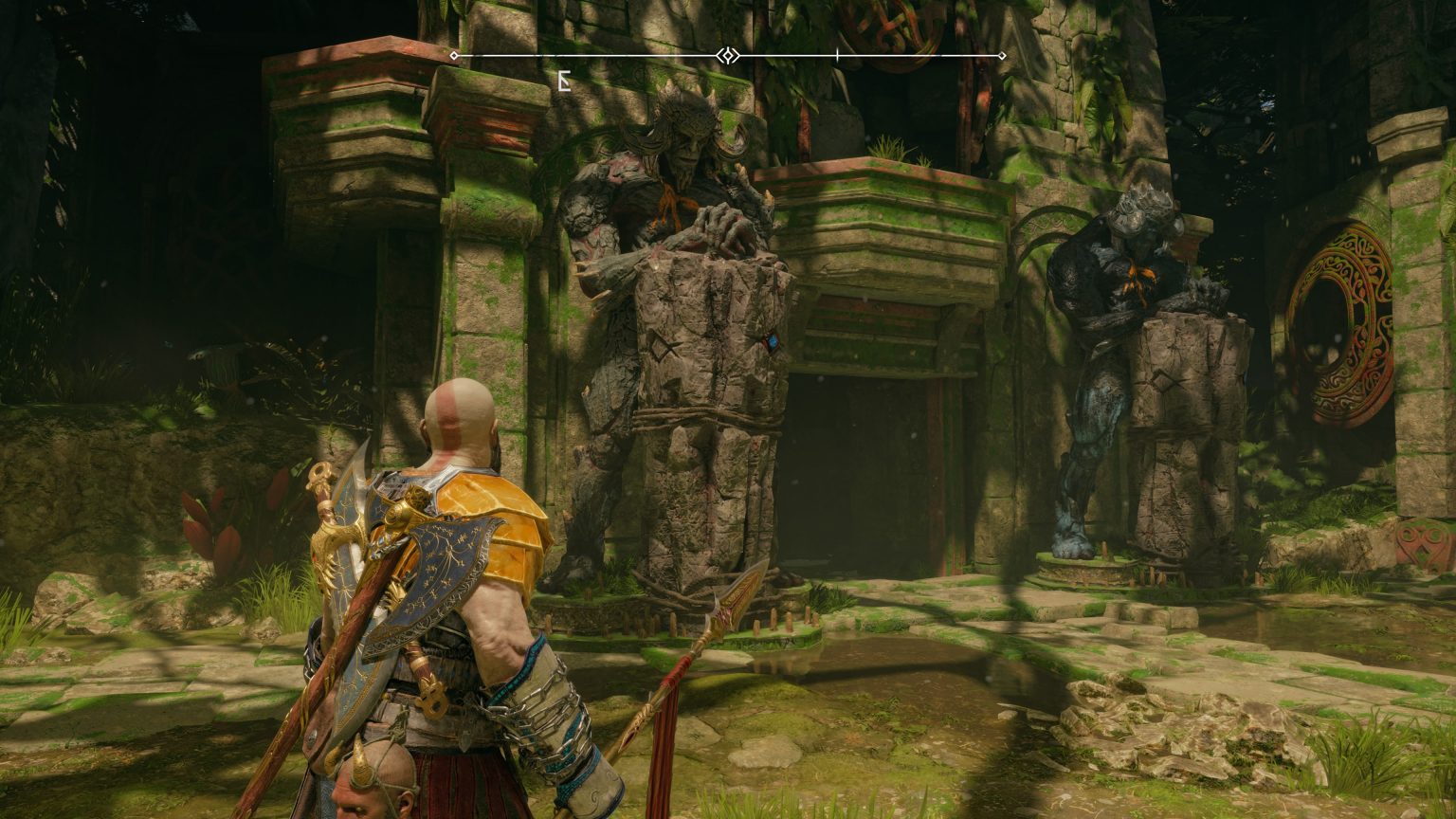Click the left endpoint diamond of the compass bar
The width and height of the screenshot is (1456, 819).
[x=452, y=56]
